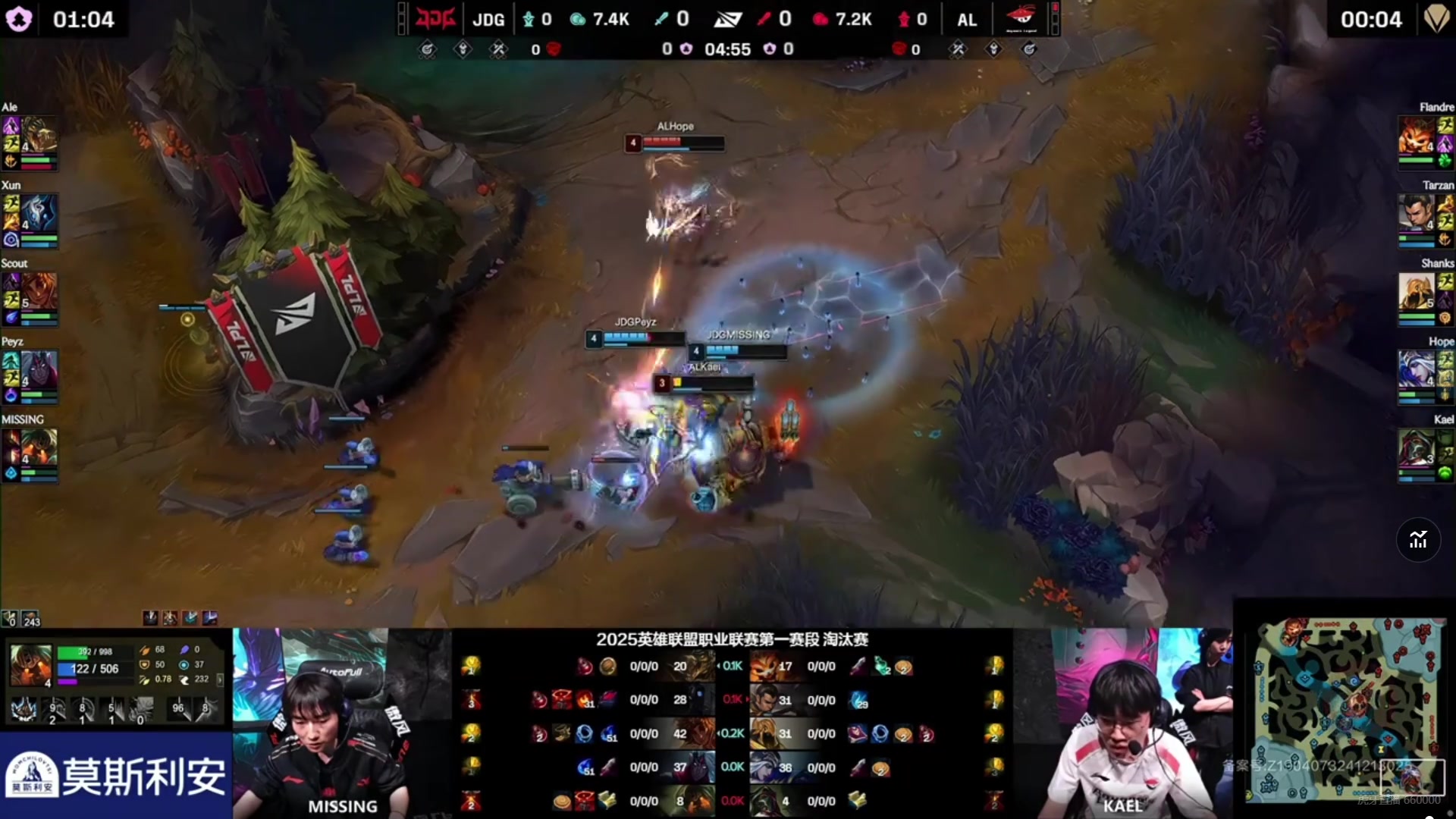Screen dimensions: 1456x819
Task: Click Hope's champion portrait
Action: 1417,369
